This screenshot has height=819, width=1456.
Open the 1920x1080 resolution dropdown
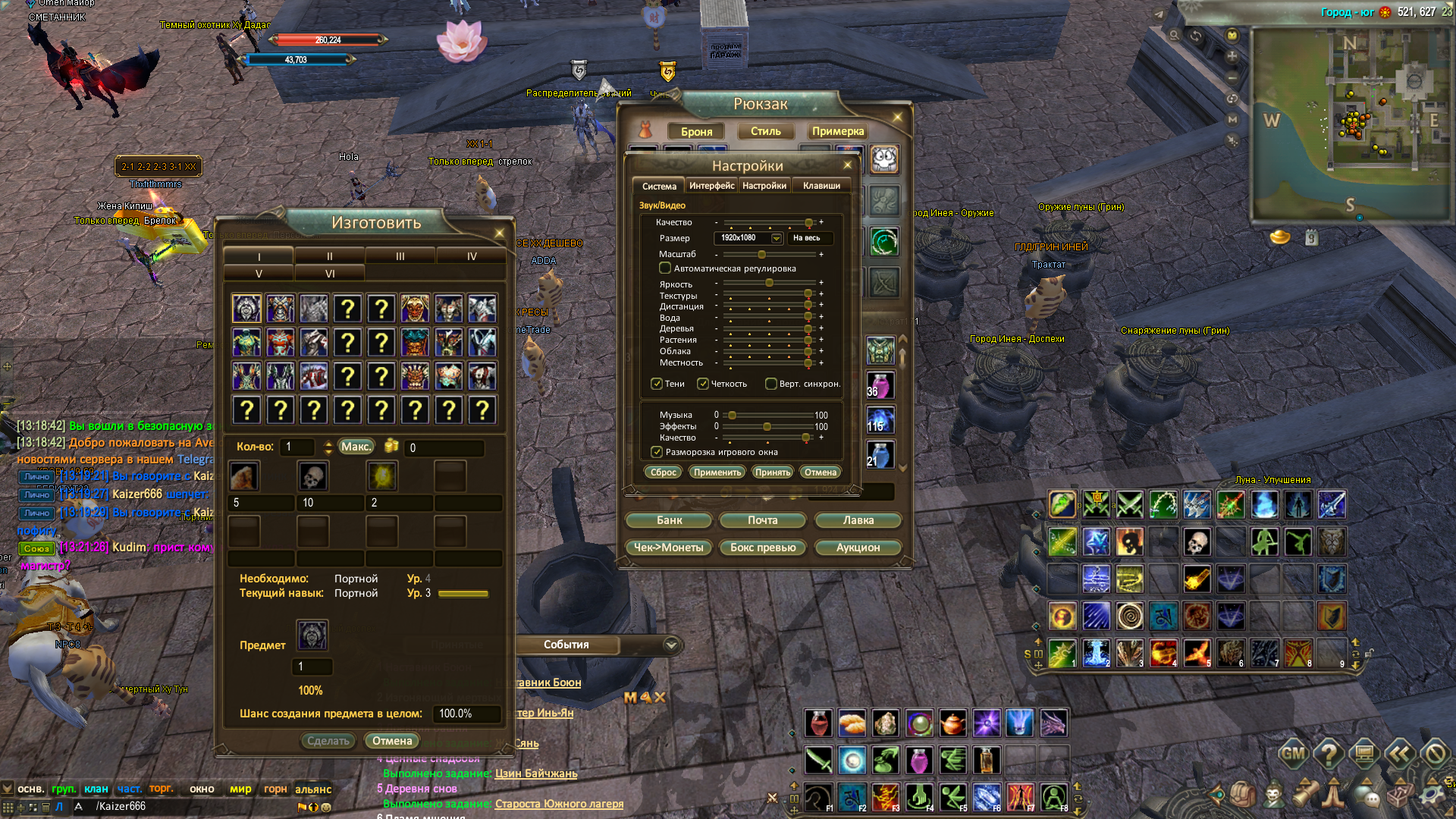777,238
